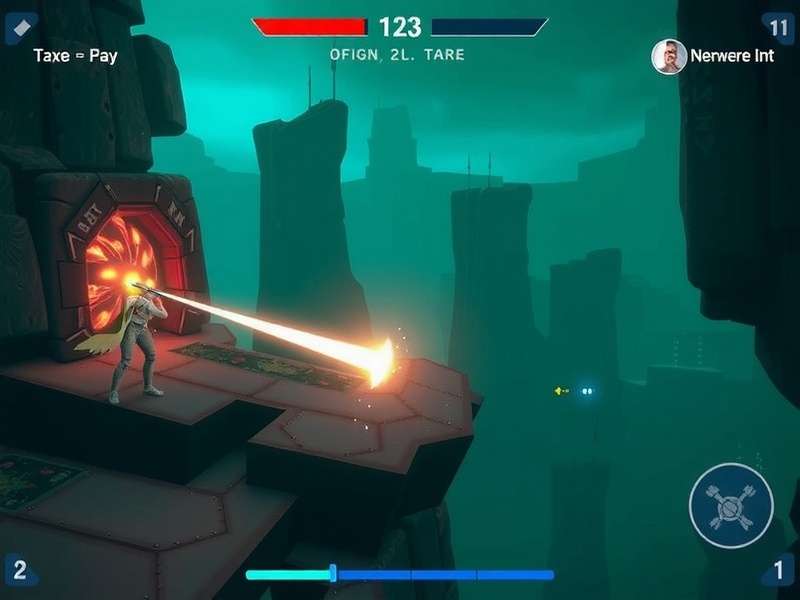
Task: Select the corner slot numbered 1
Action: click(x=778, y=572)
